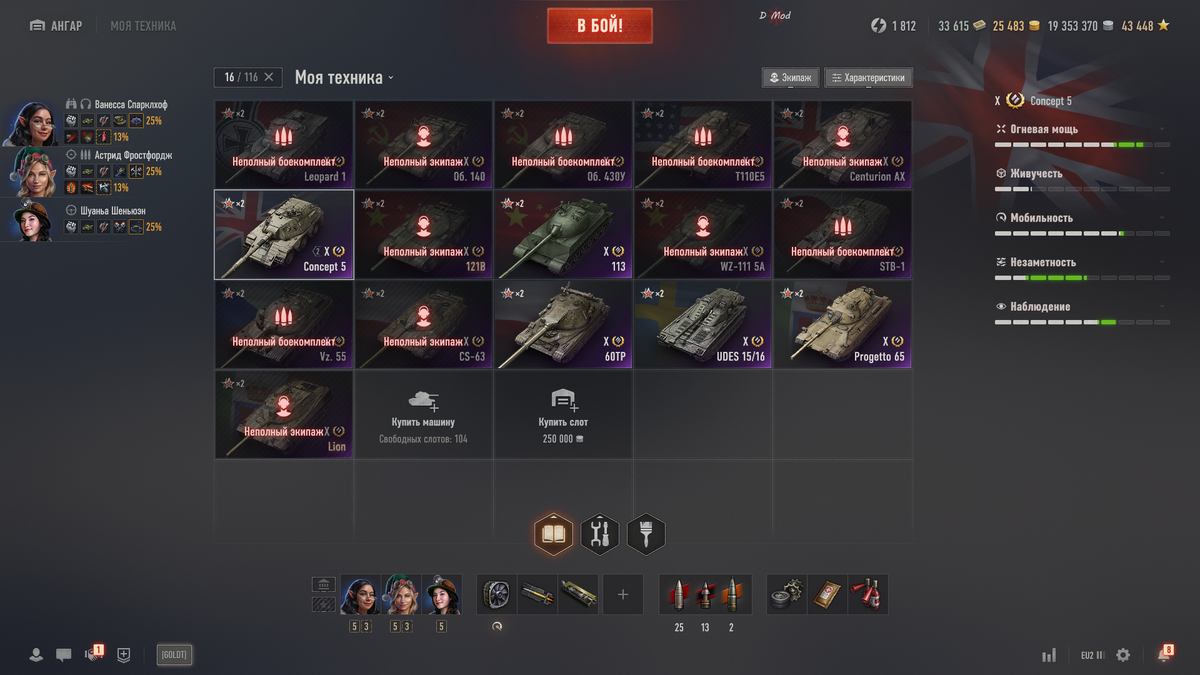
Task: Clear the 16 / 116 vehicle filter
Action: tap(269, 77)
